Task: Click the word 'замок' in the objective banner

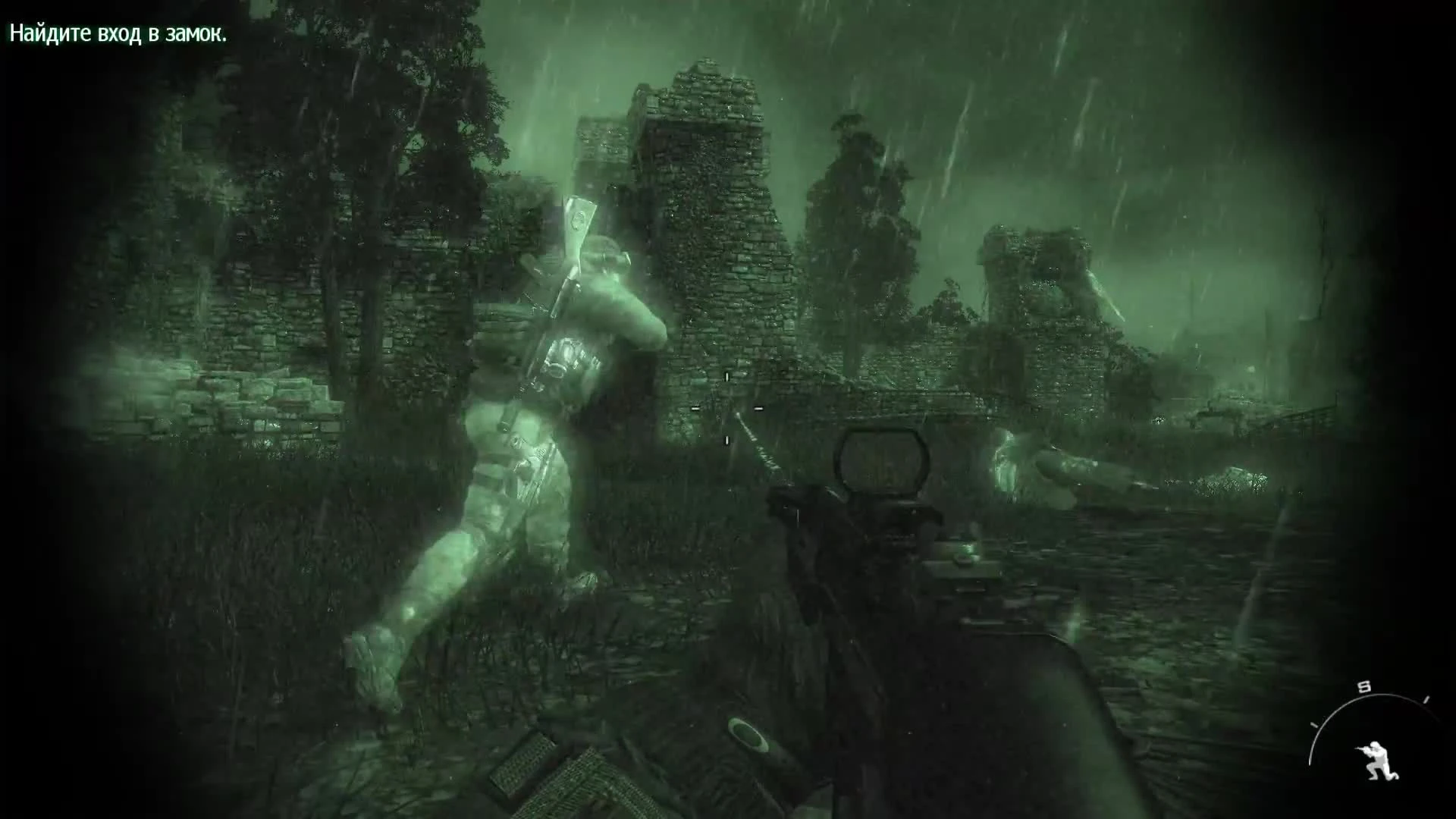Action: (x=196, y=33)
